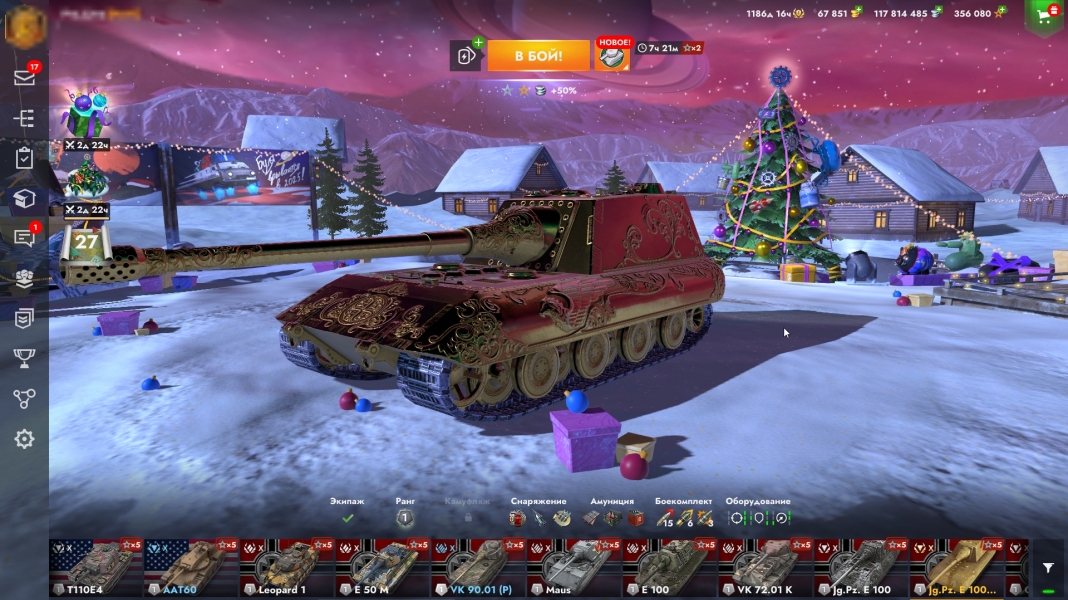1068x600 pixels.
Task: Open mail inbox with 17 notifications
Action: [x=24, y=77]
